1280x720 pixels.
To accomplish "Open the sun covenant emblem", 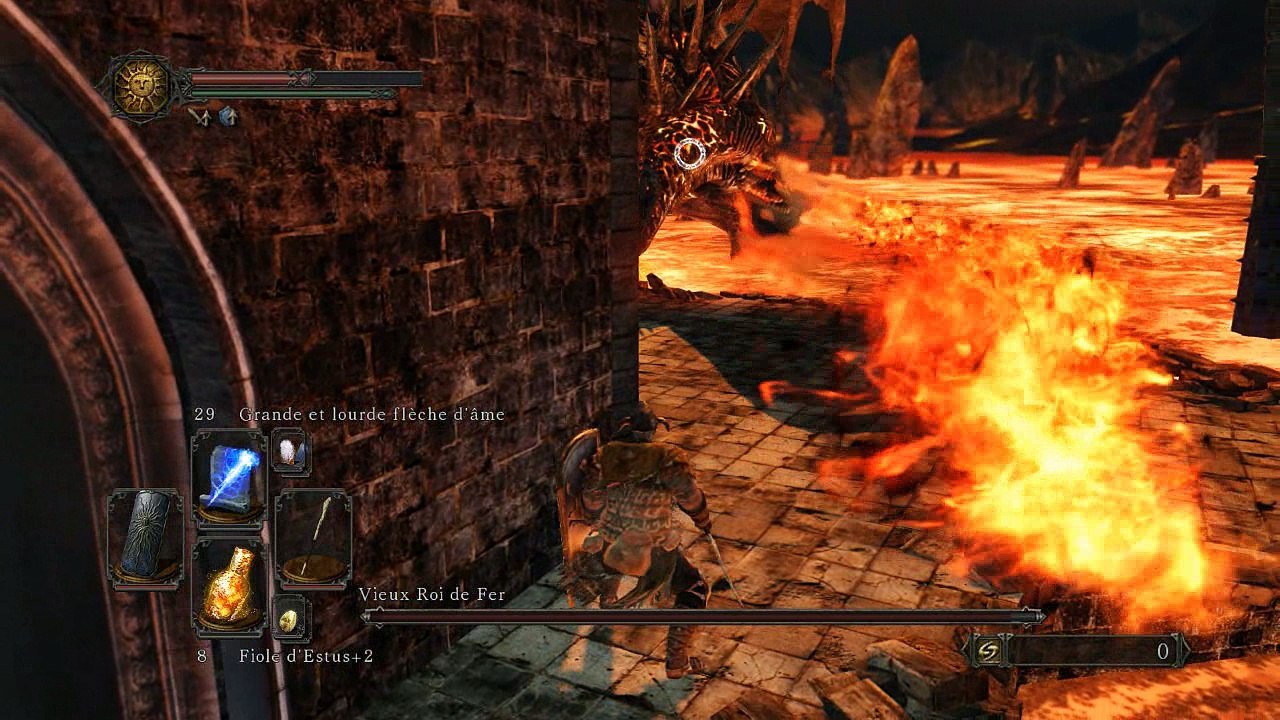I will 140,87.
